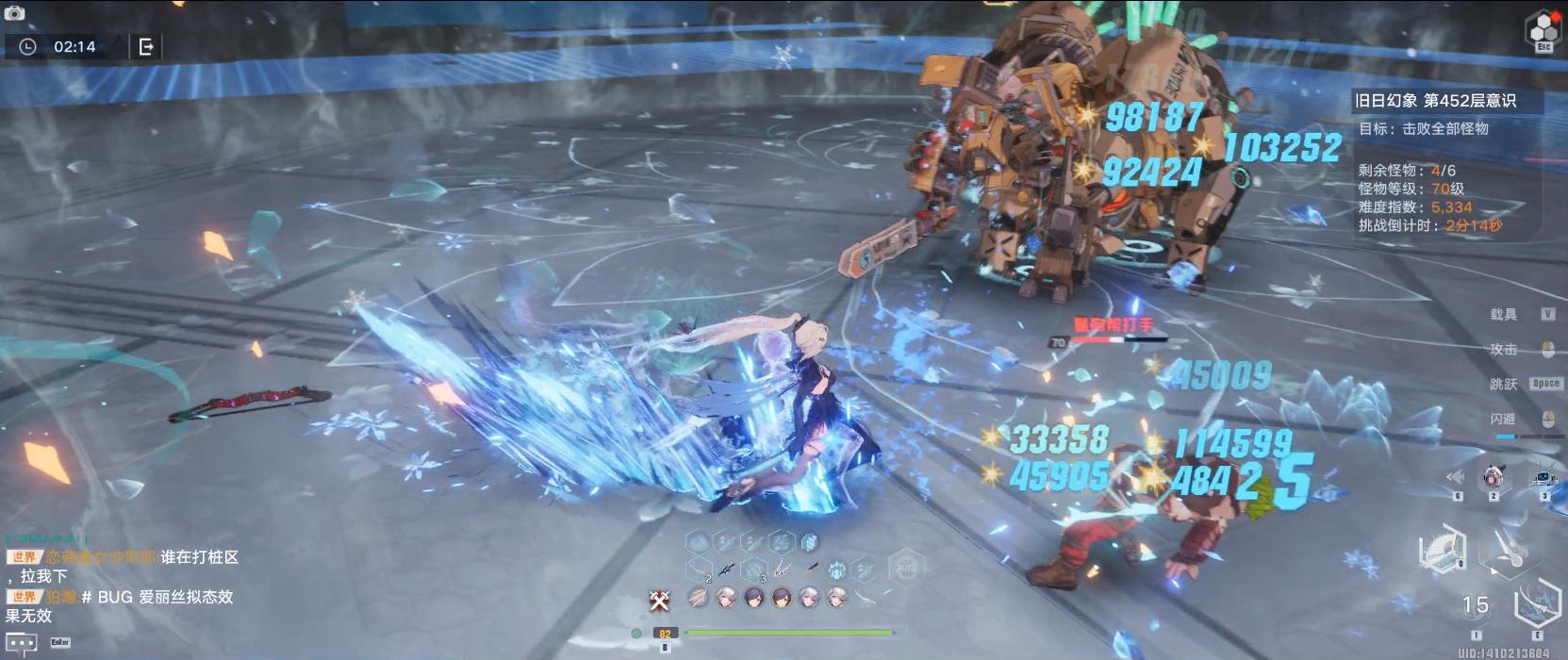The image size is (1568, 660).
Task: Exit the challenge via the door-arrow button
Action: 146,46
